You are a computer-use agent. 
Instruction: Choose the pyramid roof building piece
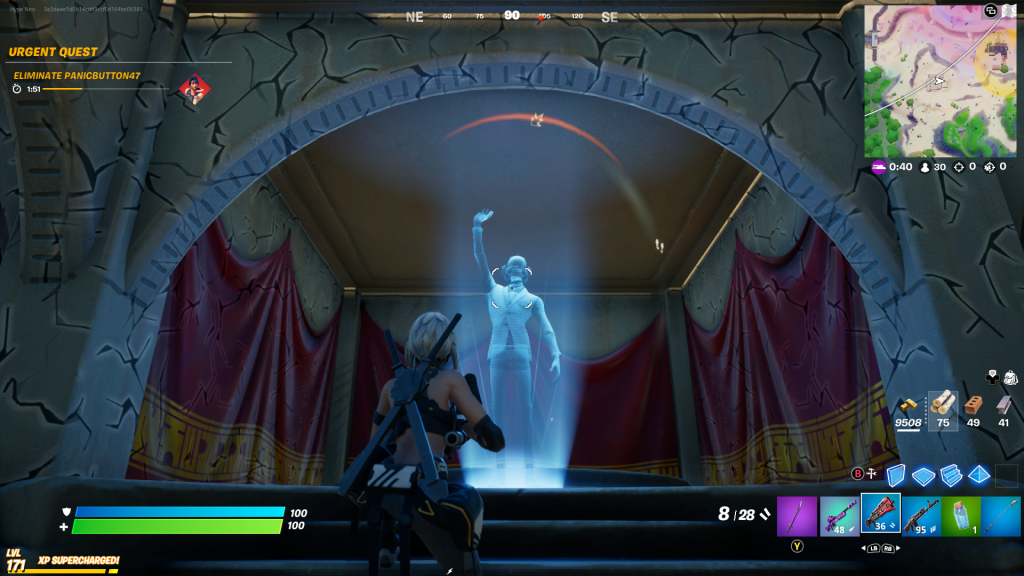click(979, 475)
